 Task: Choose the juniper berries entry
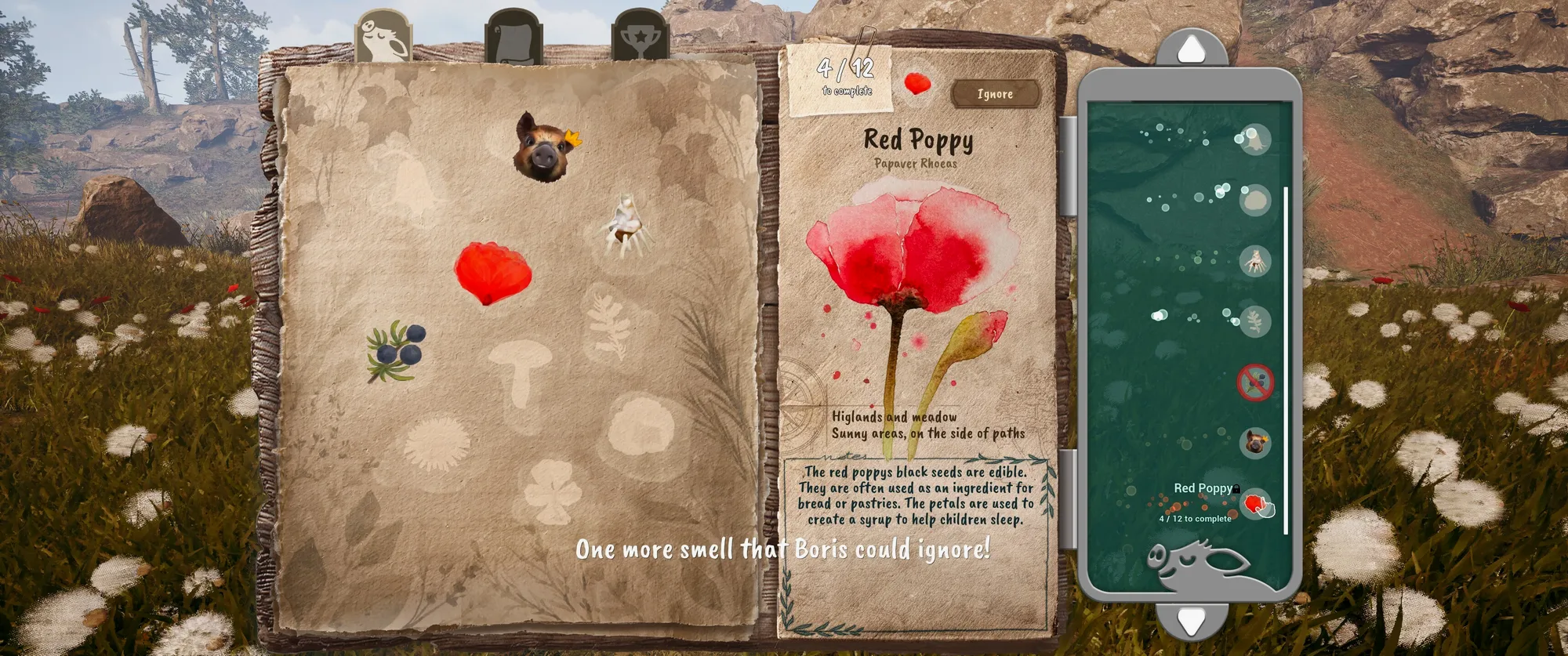point(397,351)
